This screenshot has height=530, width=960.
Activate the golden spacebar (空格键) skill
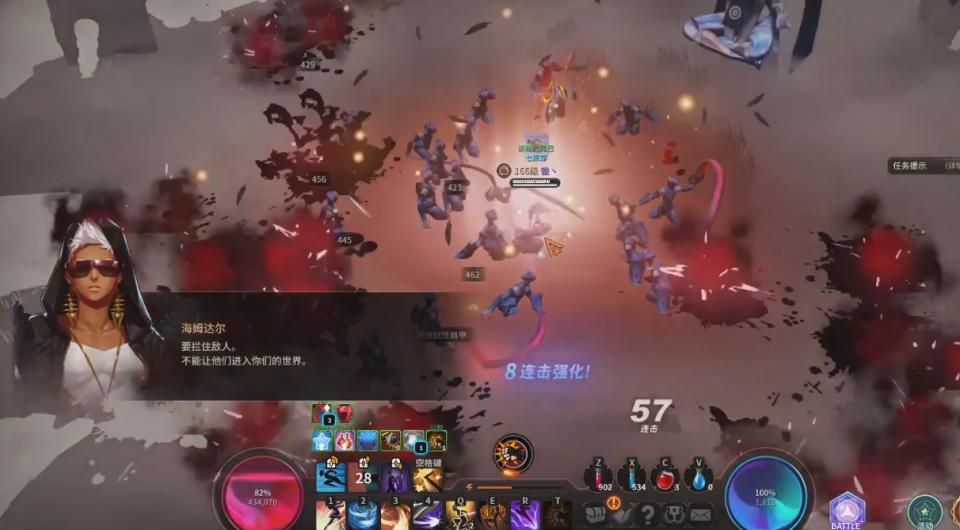click(x=428, y=477)
